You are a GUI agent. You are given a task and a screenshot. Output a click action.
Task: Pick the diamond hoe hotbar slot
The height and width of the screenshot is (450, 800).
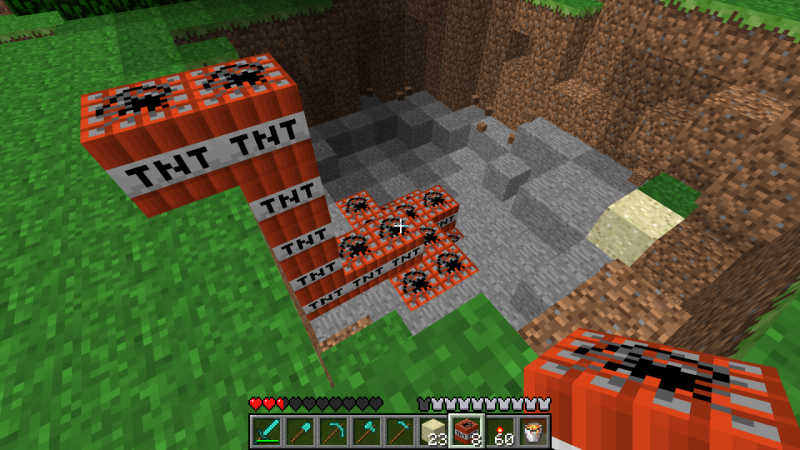click(400, 430)
